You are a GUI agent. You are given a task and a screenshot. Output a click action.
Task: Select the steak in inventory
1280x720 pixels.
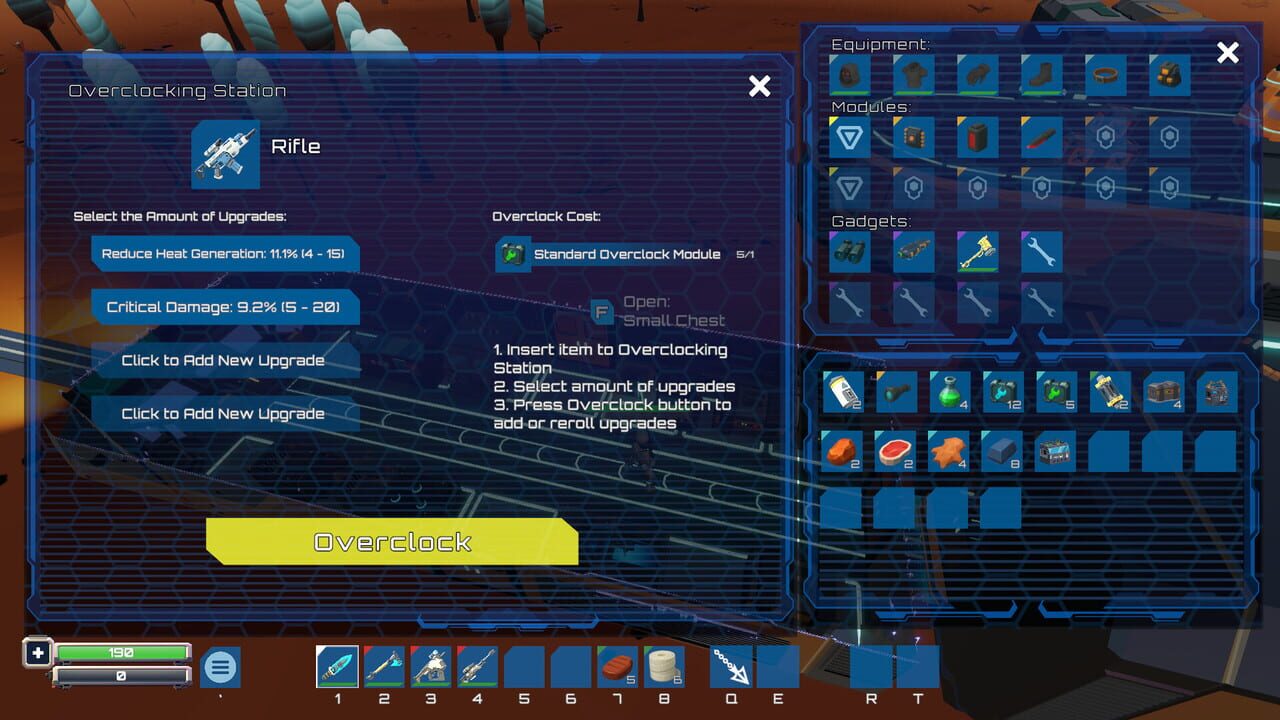pos(895,451)
